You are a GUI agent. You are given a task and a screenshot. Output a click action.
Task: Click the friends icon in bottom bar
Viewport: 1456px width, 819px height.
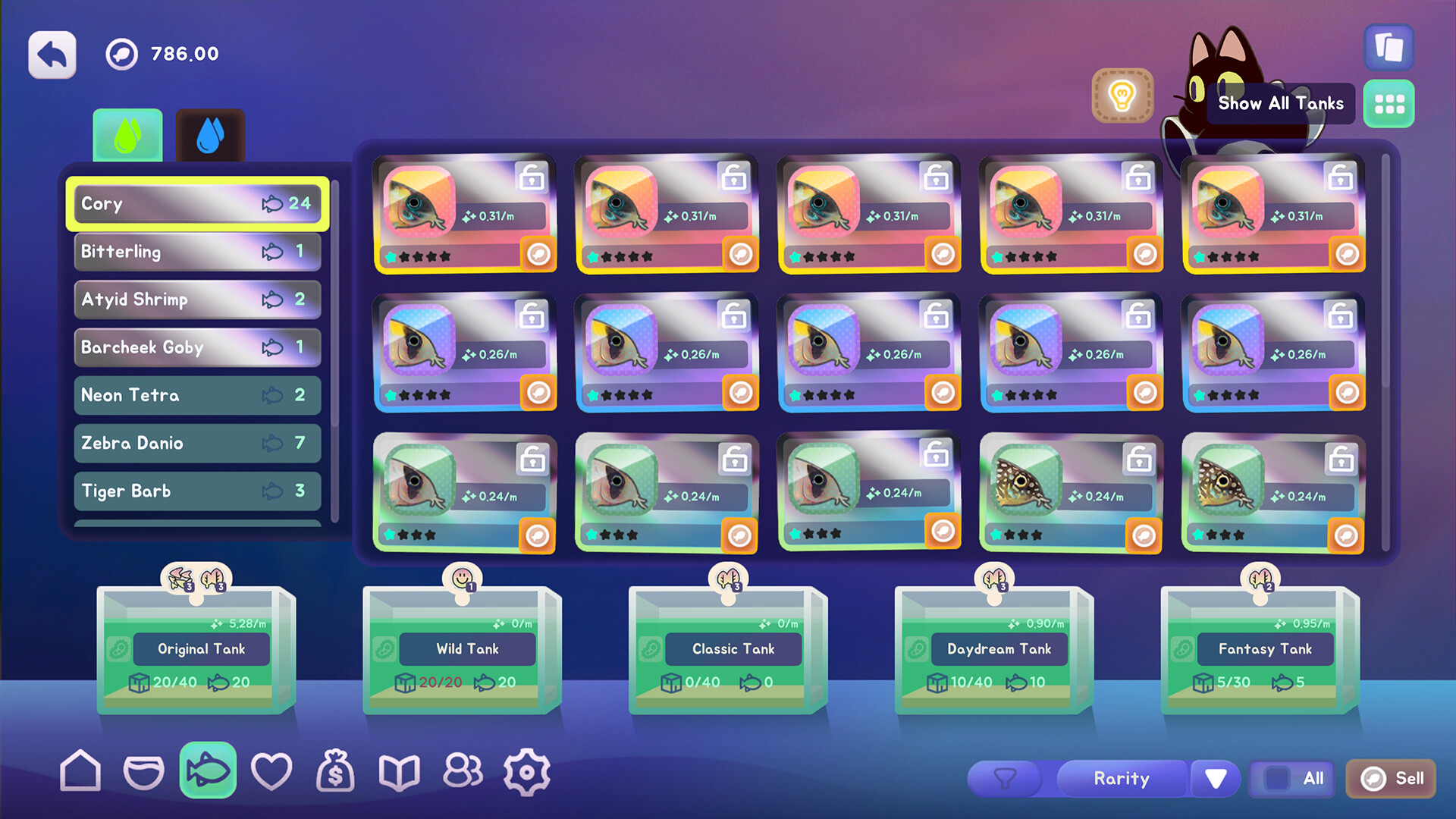point(463,770)
